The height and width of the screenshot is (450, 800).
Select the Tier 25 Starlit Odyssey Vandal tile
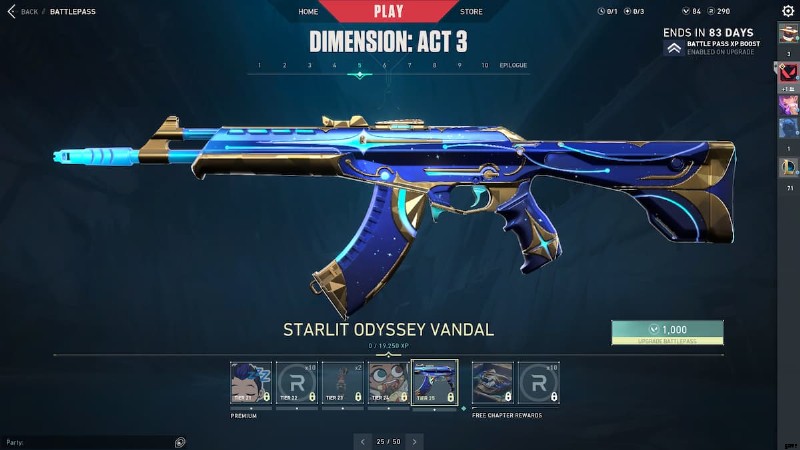435,382
